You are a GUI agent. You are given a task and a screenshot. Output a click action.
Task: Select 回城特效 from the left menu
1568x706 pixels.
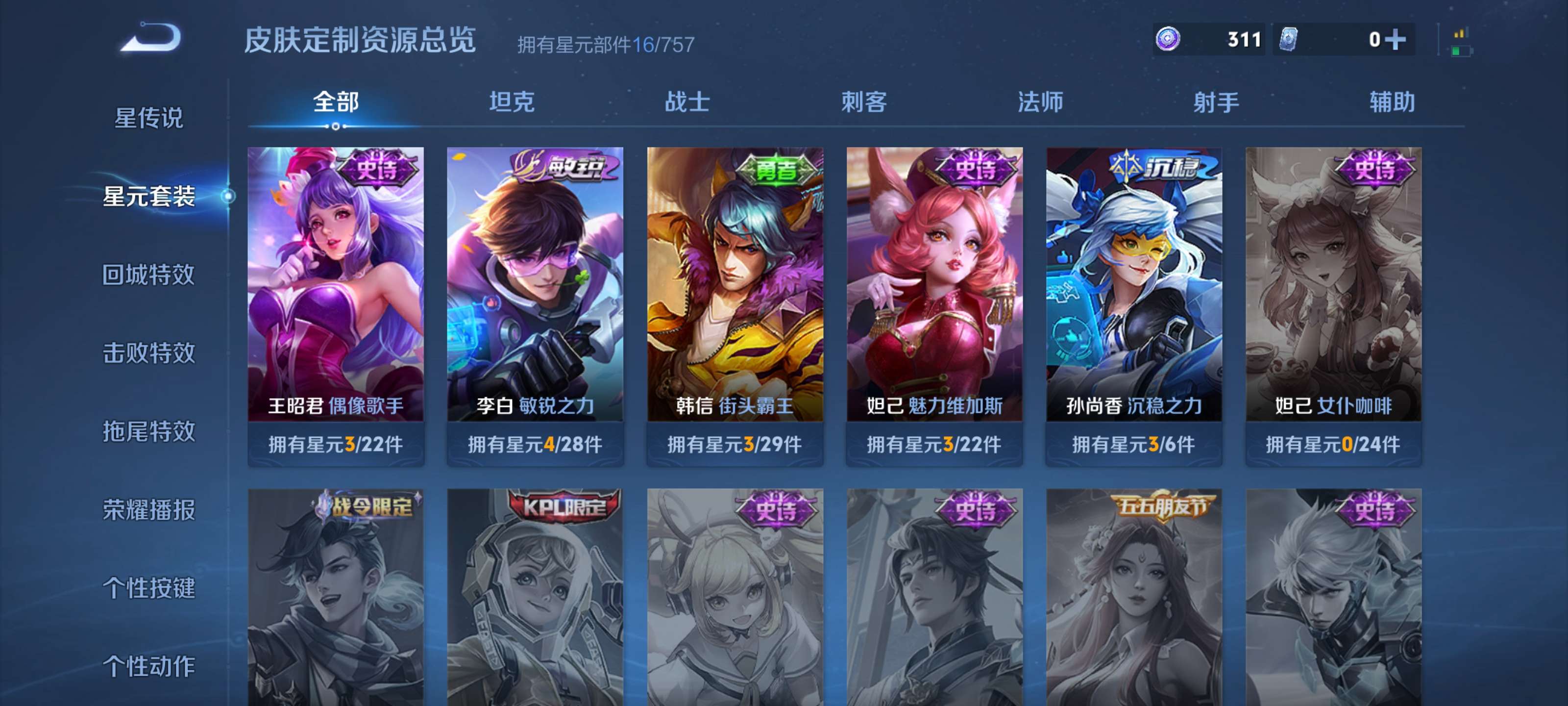tap(149, 276)
